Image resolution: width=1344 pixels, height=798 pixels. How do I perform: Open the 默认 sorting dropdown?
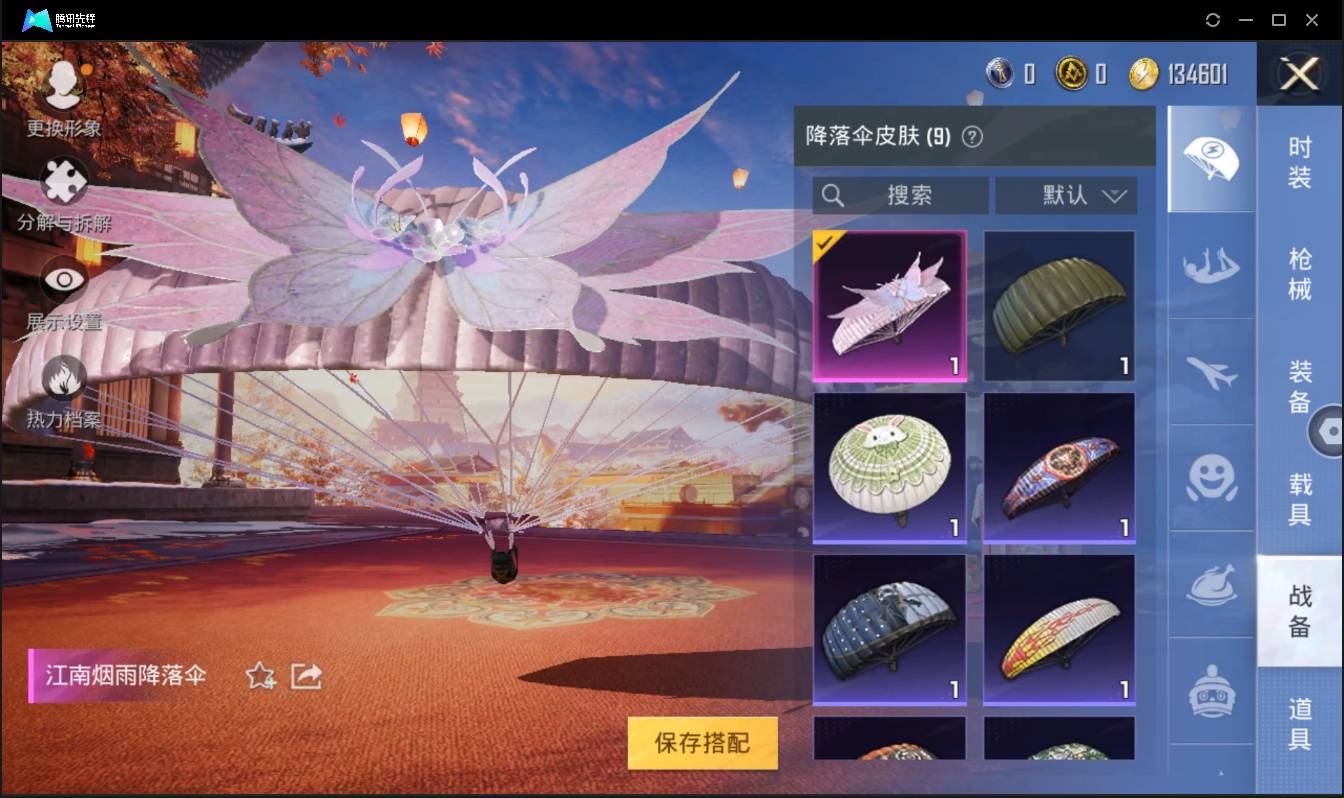1066,195
